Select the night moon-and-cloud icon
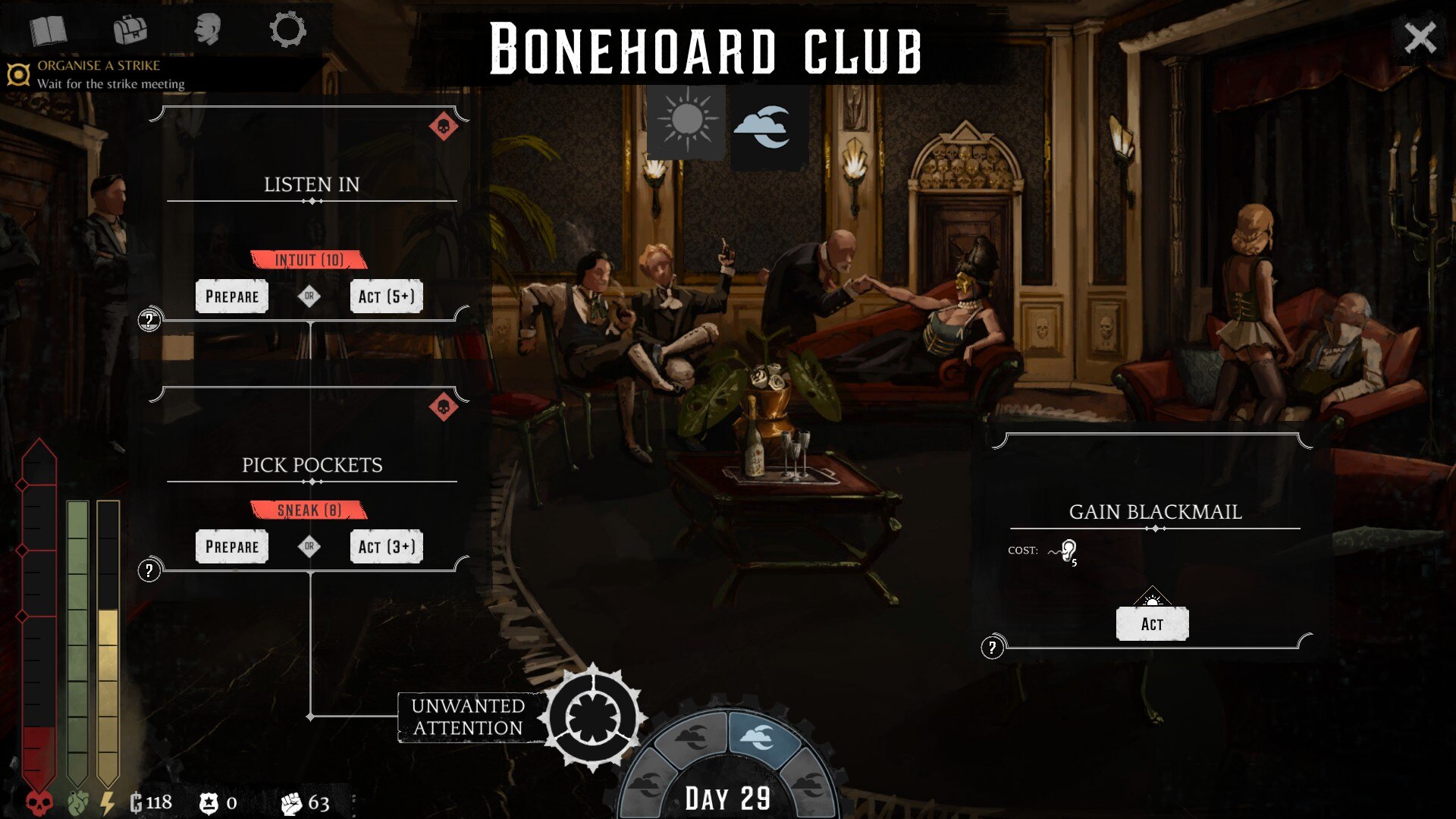The width and height of the screenshot is (1456, 819). [x=768, y=127]
